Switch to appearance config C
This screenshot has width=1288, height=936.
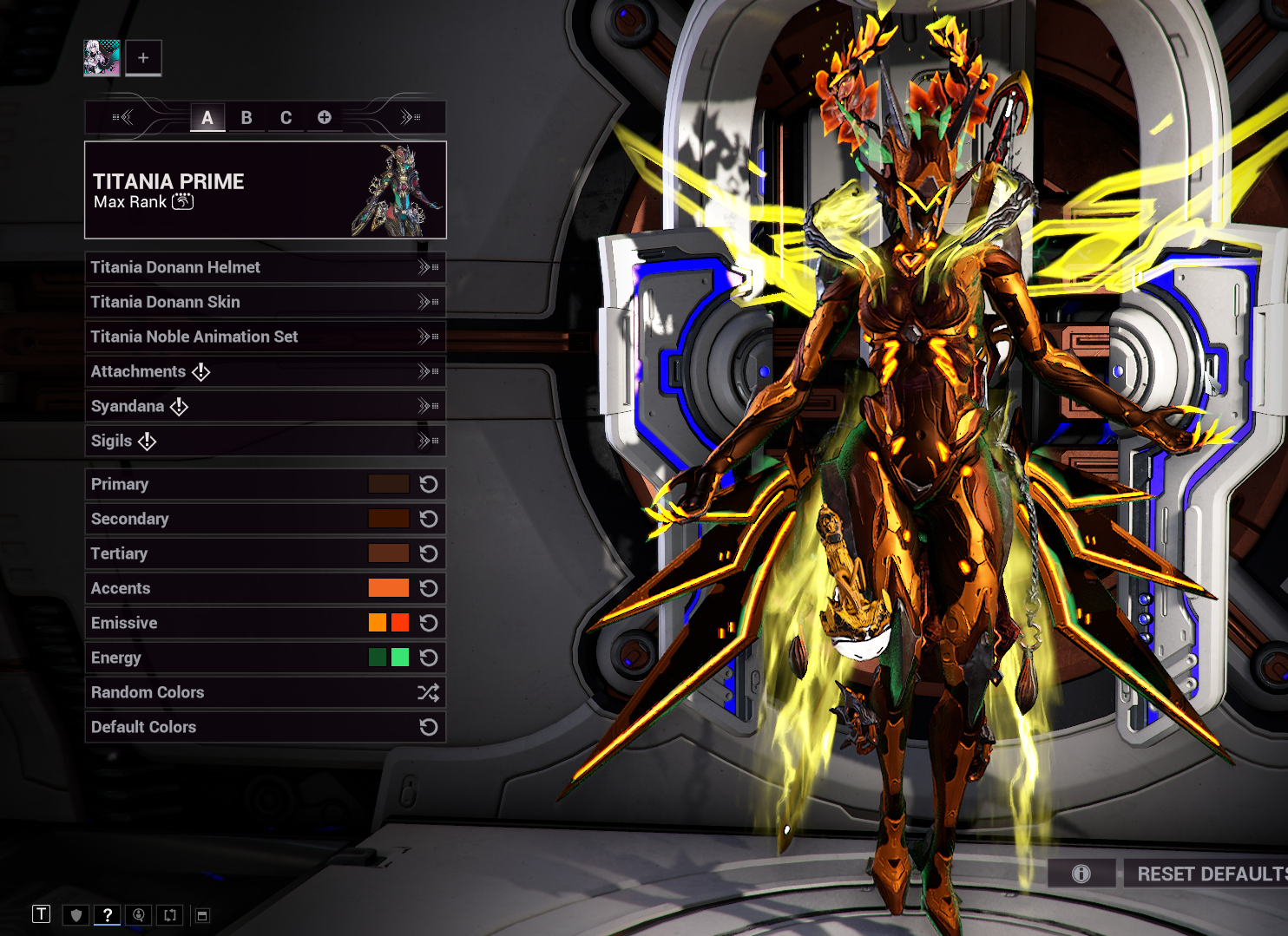pos(286,118)
